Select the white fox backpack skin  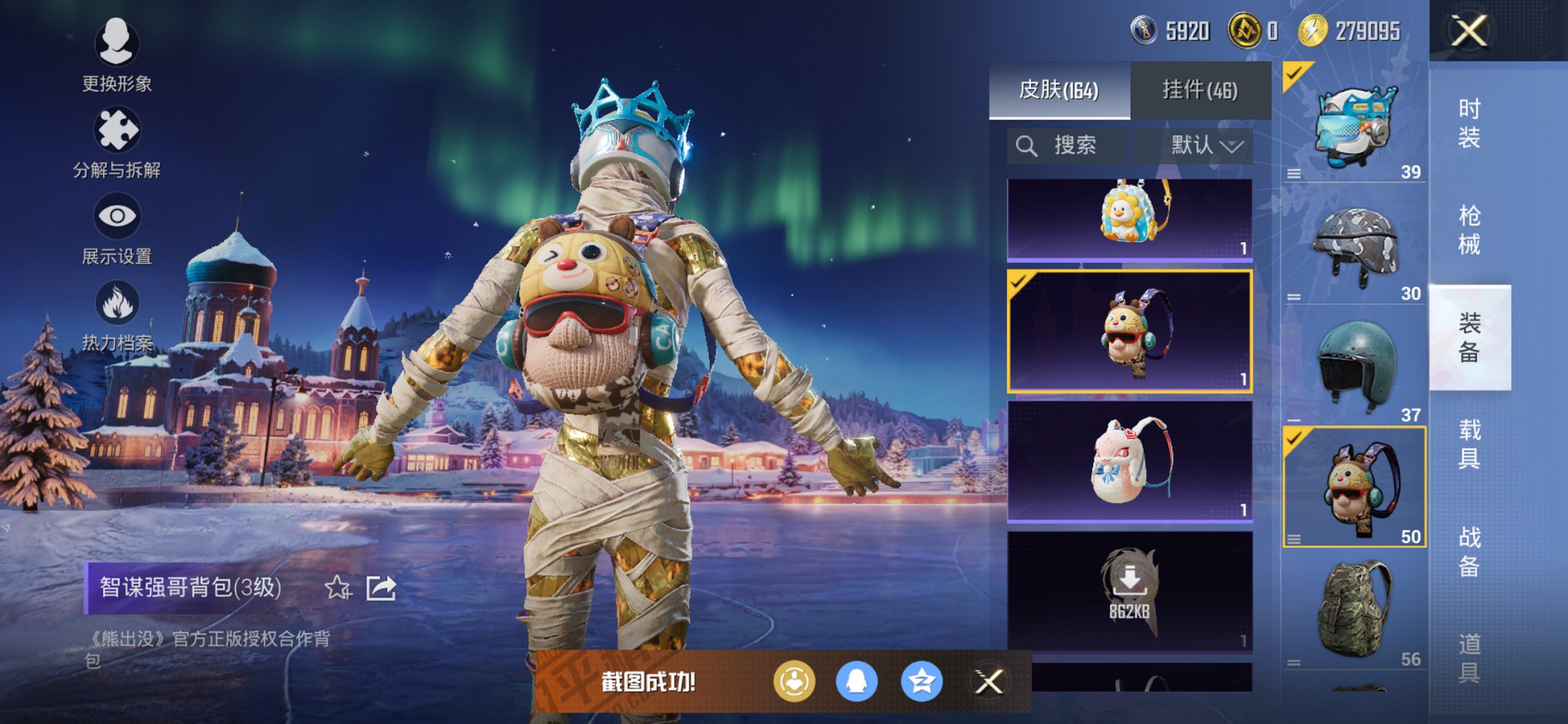pos(1129,461)
